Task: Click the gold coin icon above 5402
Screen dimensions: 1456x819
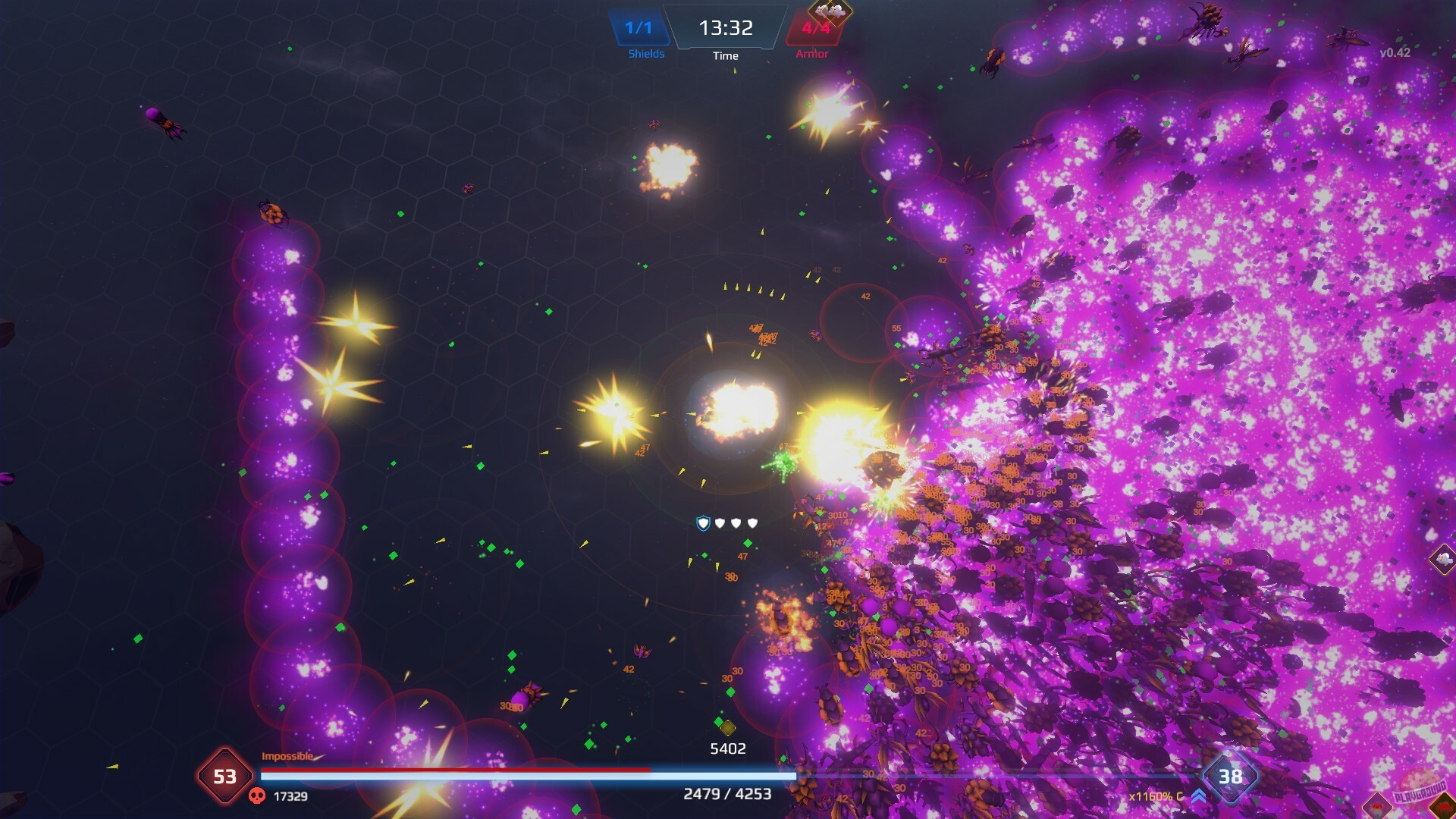Action: pyautogui.click(x=729, y=729)
